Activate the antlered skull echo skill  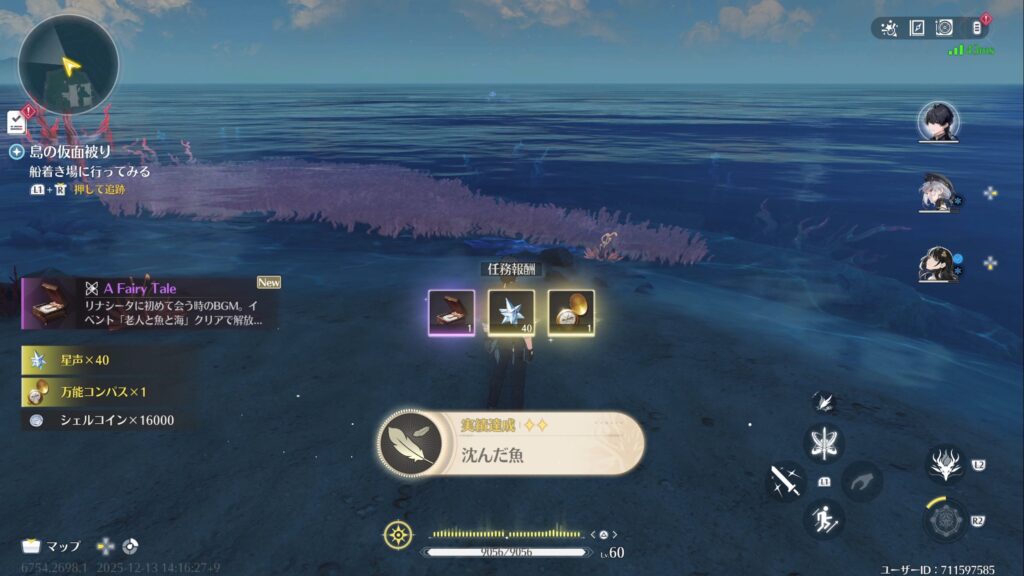[944, 465]
